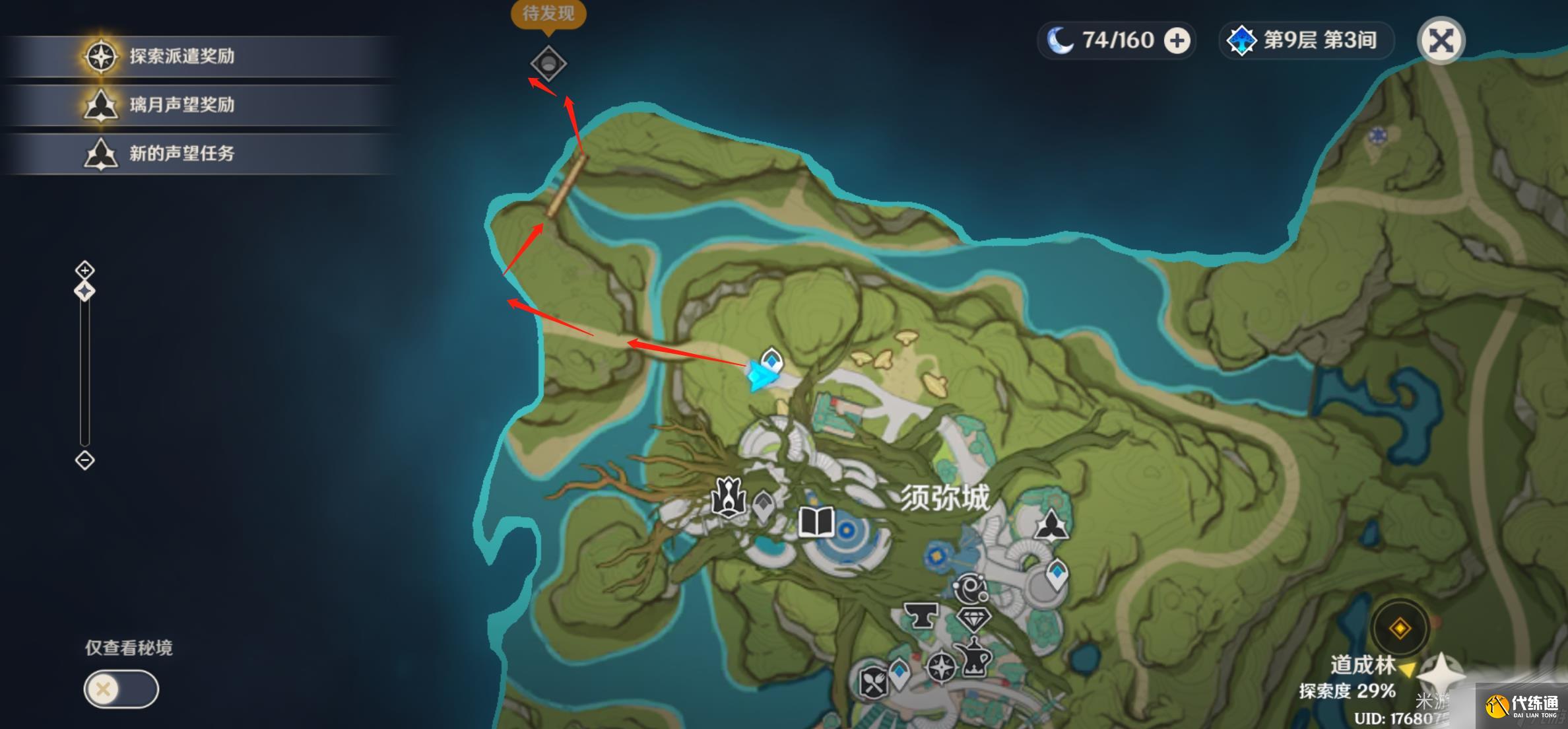
Task: Open the expedition dispatch rewards entry
Action: pyautogui.click(x=181, y=57)
